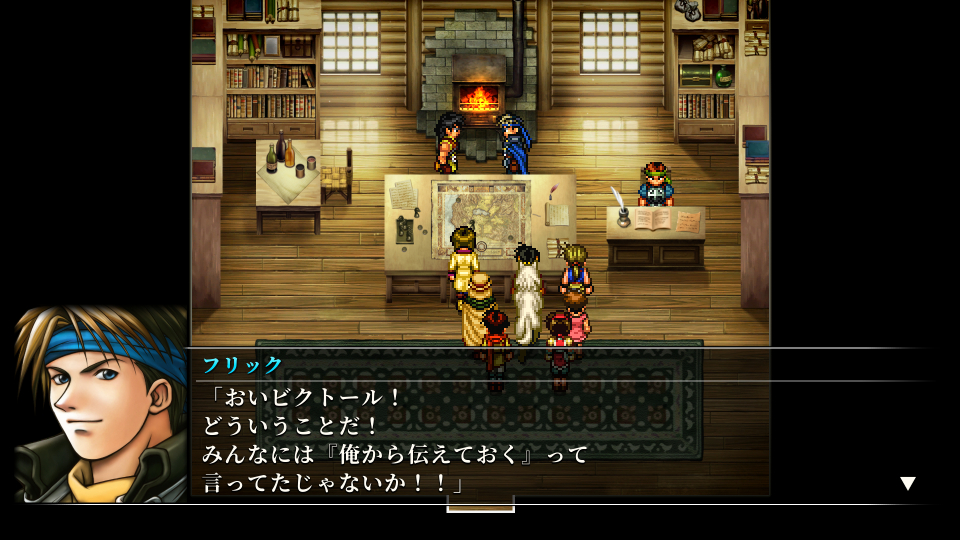Image resolution: width=960 pixels, height=540 pixels.
Task: Advance dialogue with the white arrow indicator
Action: pos(907,484)
